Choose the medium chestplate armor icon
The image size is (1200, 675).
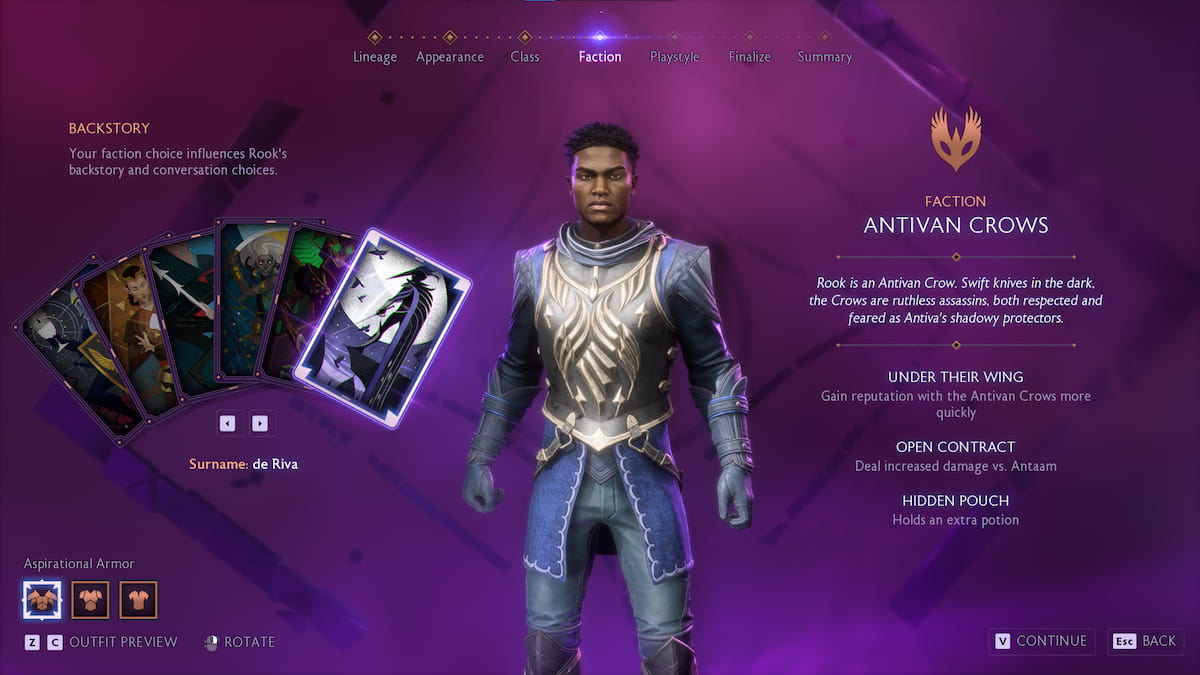[x=91, y=600]
